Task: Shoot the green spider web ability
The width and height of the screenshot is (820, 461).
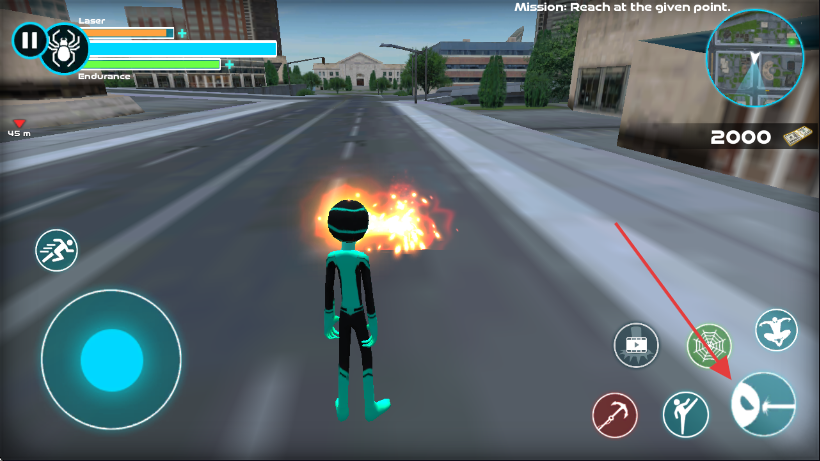Action: [x=709, y=345]
